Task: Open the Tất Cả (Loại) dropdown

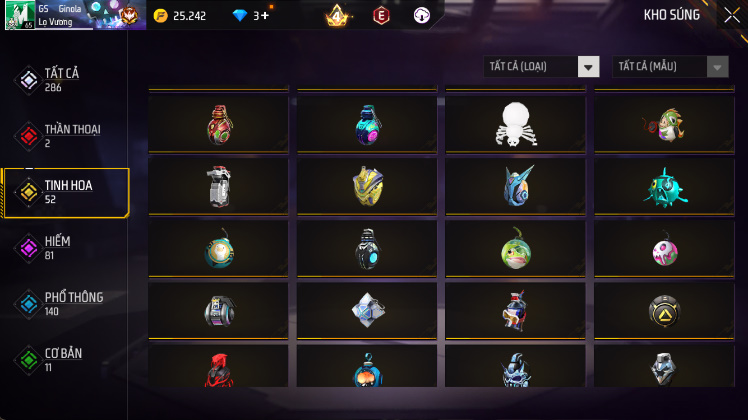Action: pos(541,67)
